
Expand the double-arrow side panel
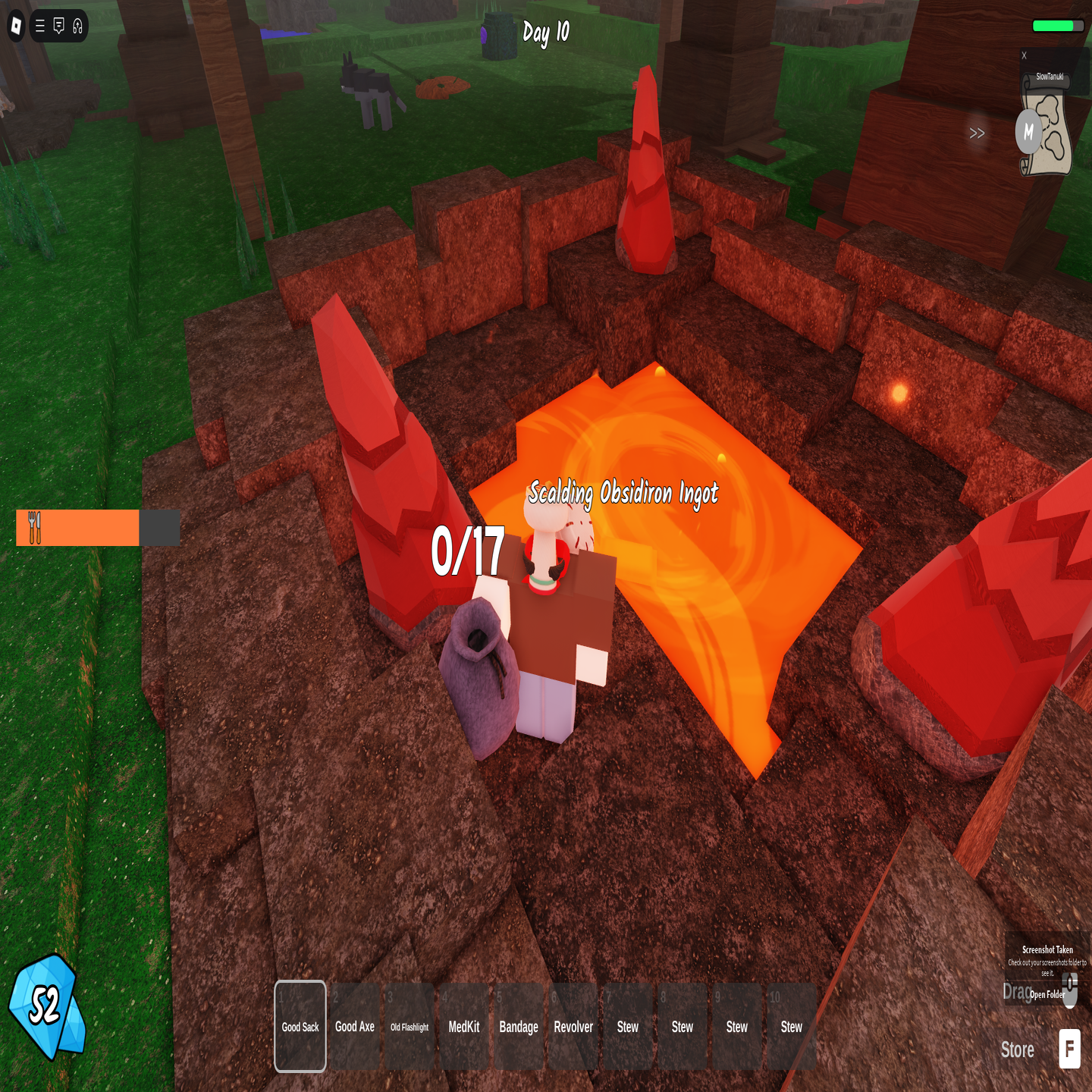click(x=977, y=133)
